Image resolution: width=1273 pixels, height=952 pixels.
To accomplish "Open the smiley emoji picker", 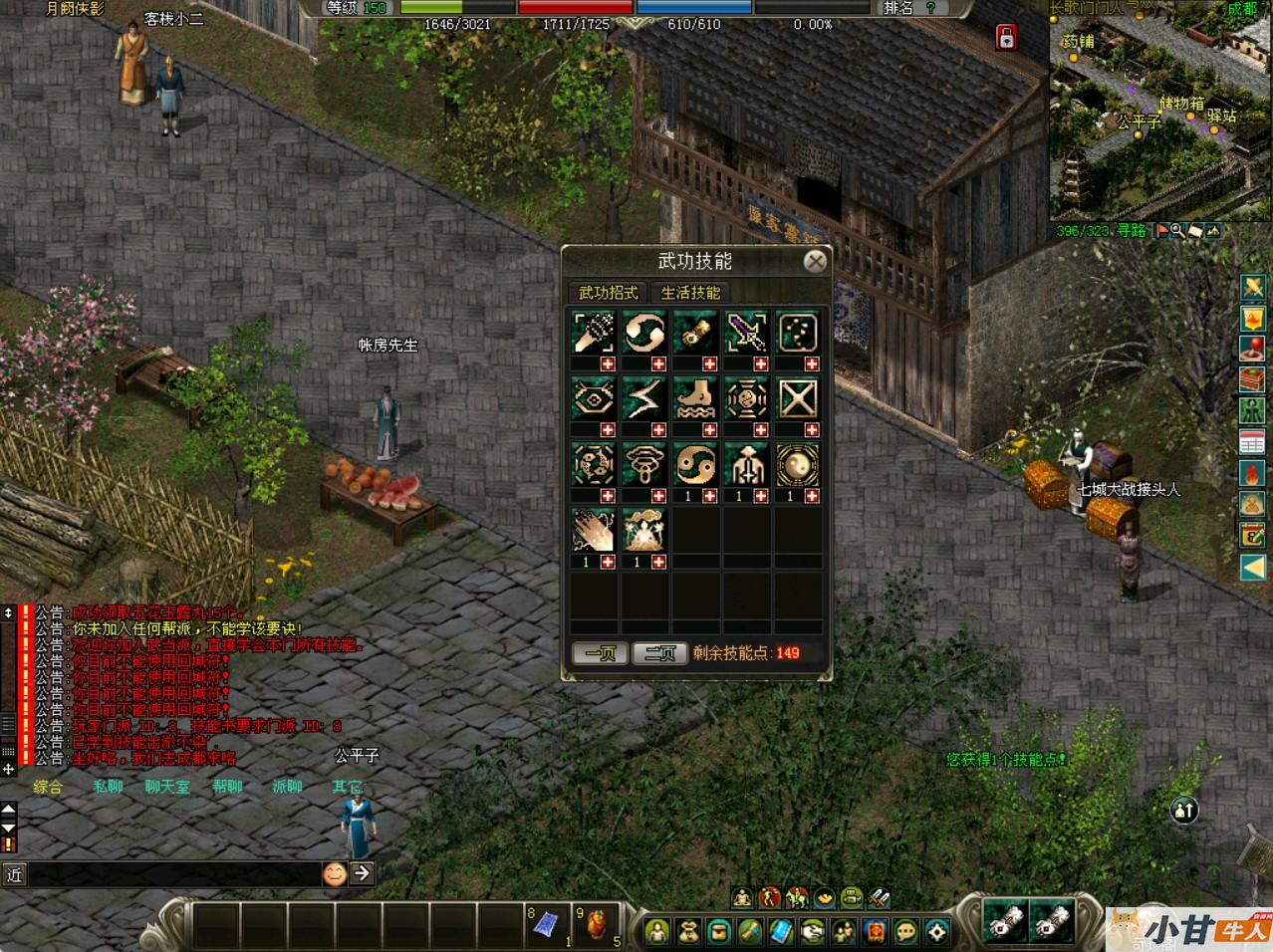I will (335, 873).
